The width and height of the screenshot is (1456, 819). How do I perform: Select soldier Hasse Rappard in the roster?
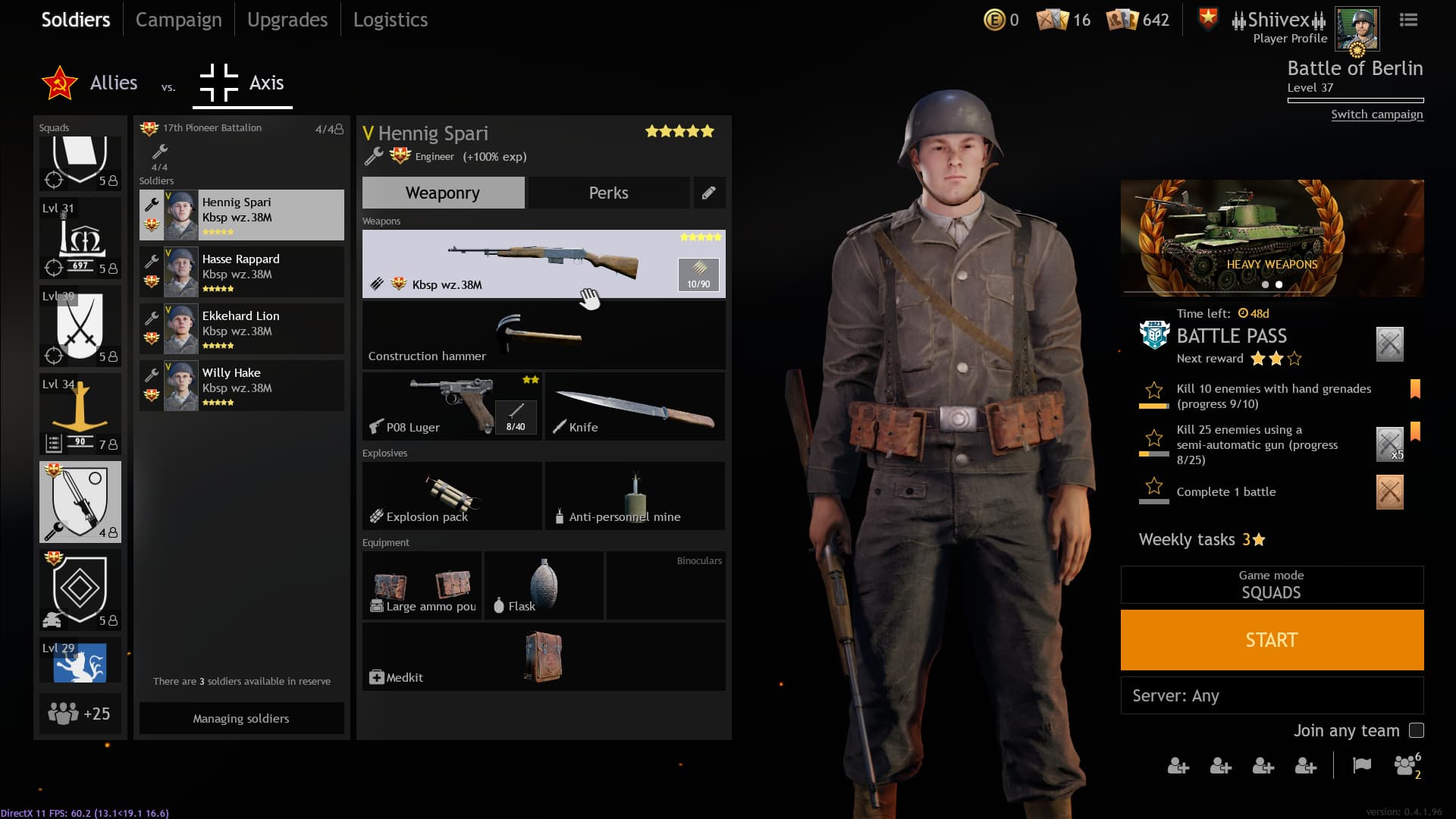tap(241, 271)
